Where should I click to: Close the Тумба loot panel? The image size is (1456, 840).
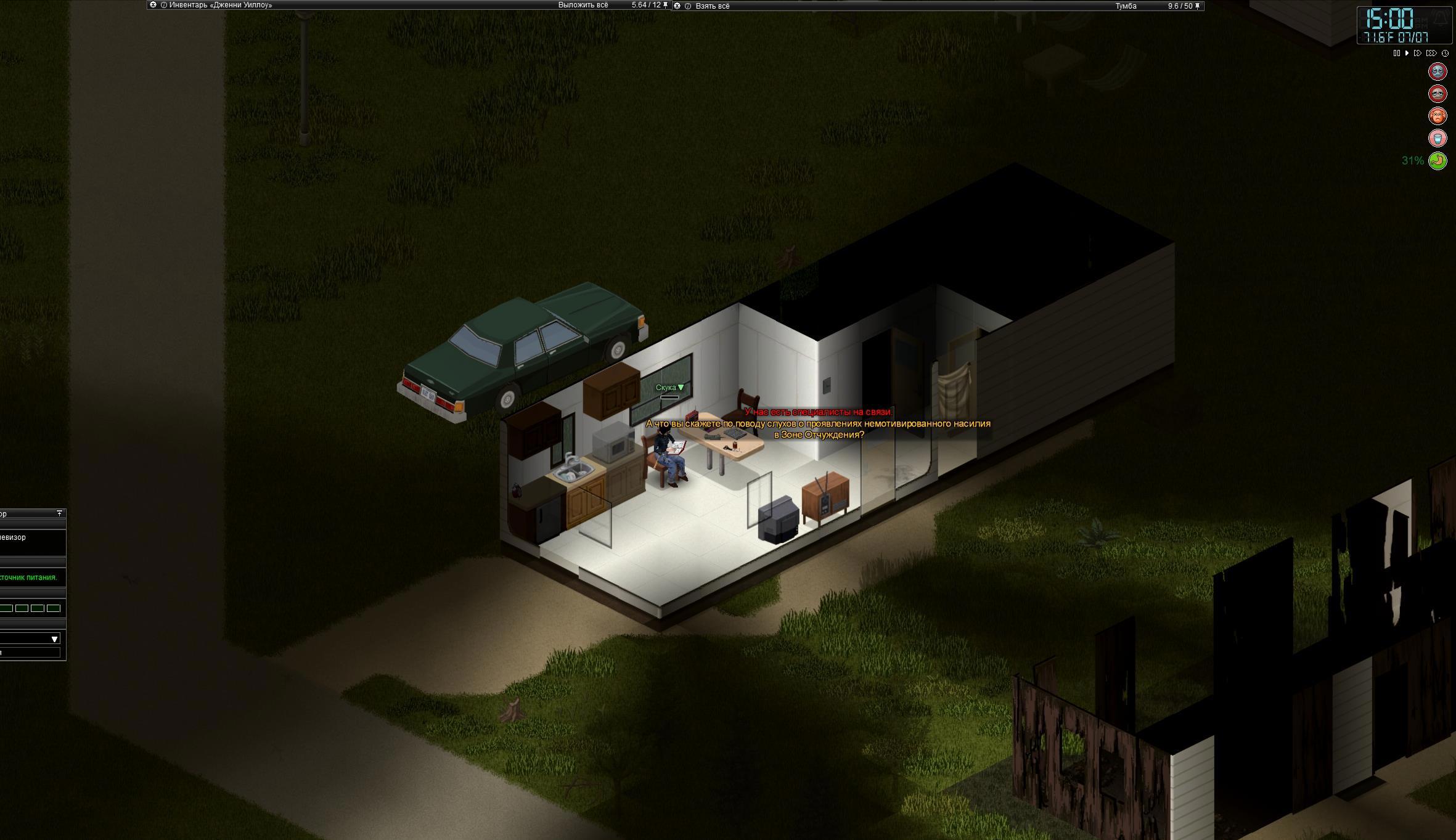click(677, 6)
